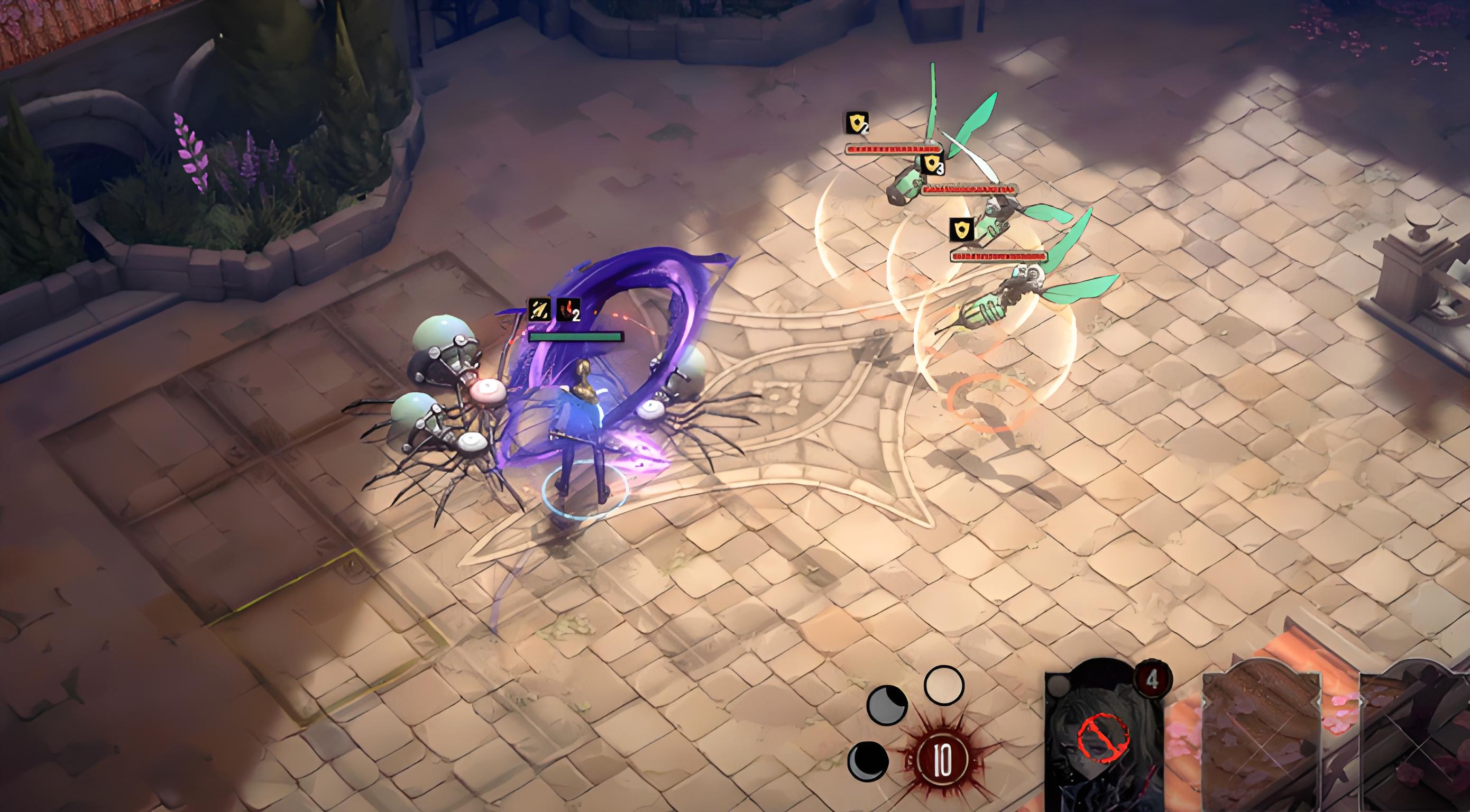Inspect the red flame status with 2 stacks

568,310
